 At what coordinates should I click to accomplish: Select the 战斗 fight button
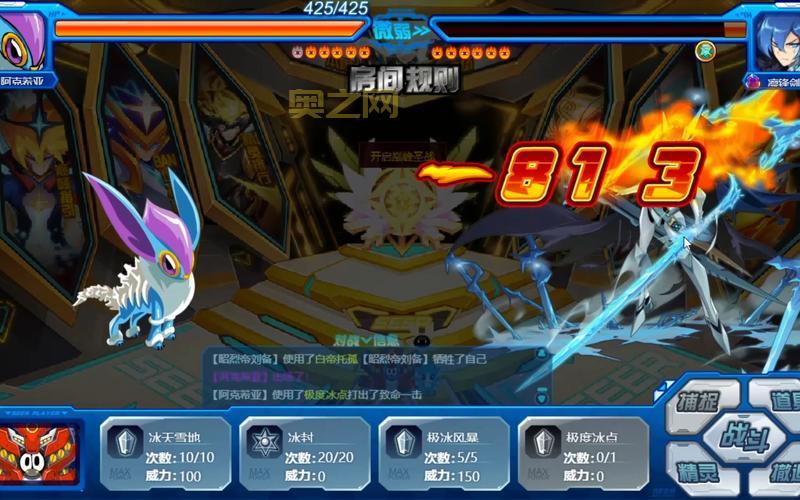tap(741, 436)
